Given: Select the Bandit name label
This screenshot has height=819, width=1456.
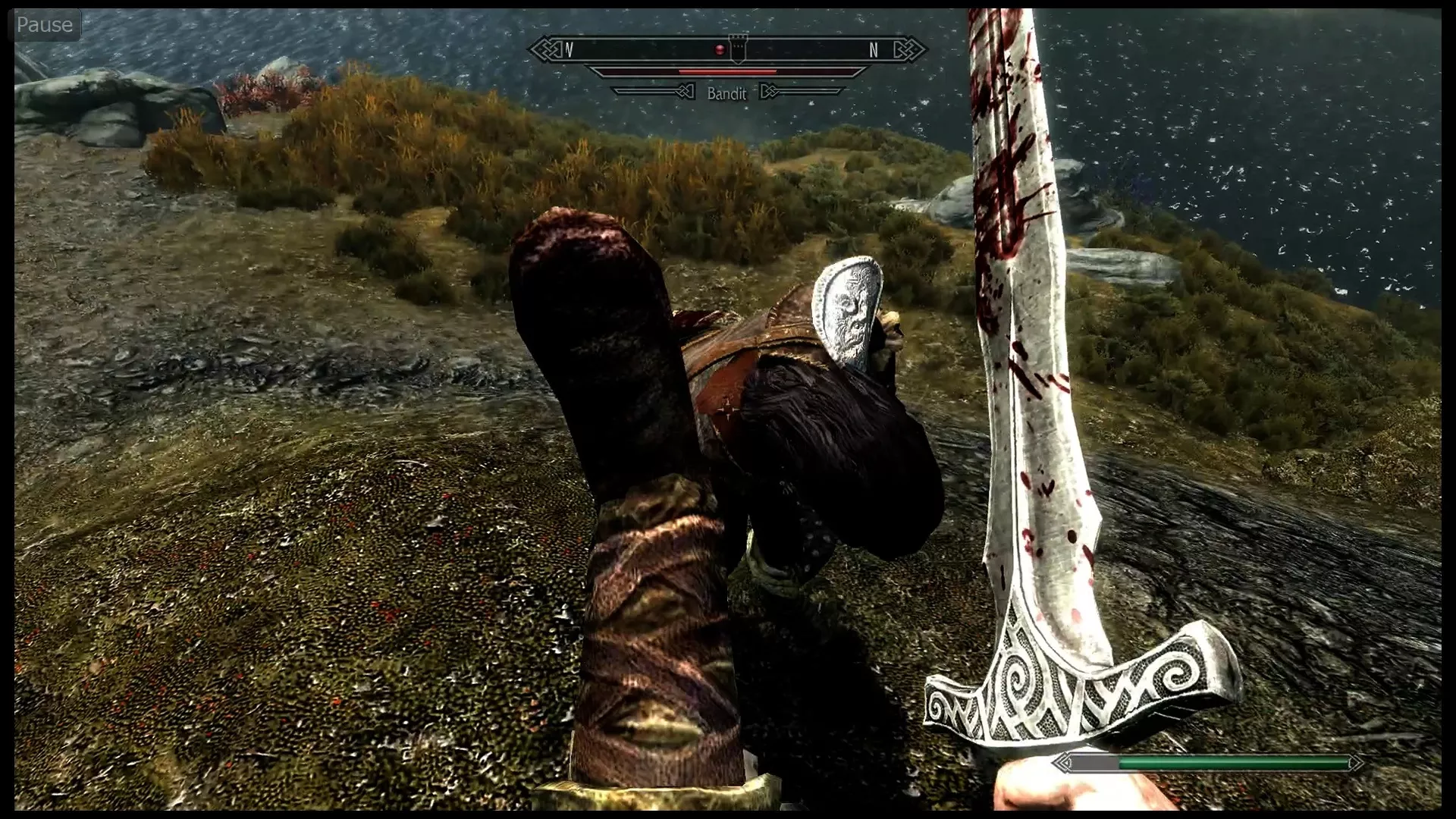Looking at the screenshot, I should pyautogui.click(x=726, y=94).
